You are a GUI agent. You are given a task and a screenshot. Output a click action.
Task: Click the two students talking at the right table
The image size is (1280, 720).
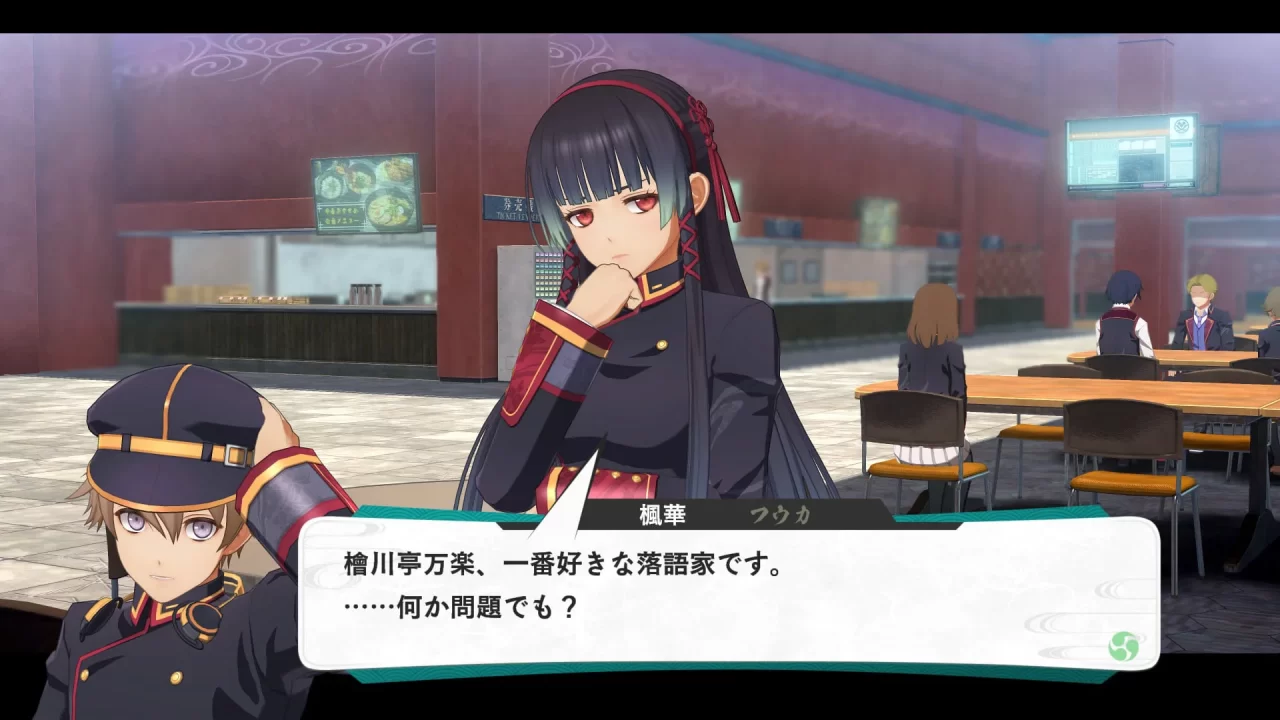pyautogui.click(x=1160, y=320)
